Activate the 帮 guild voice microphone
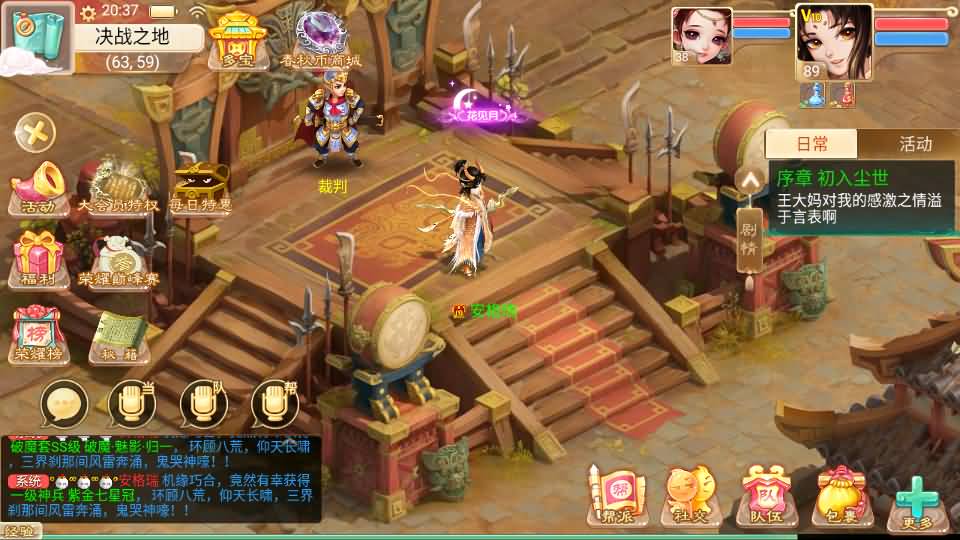Viewport: 960px width, 540px height. pos(275,404)
